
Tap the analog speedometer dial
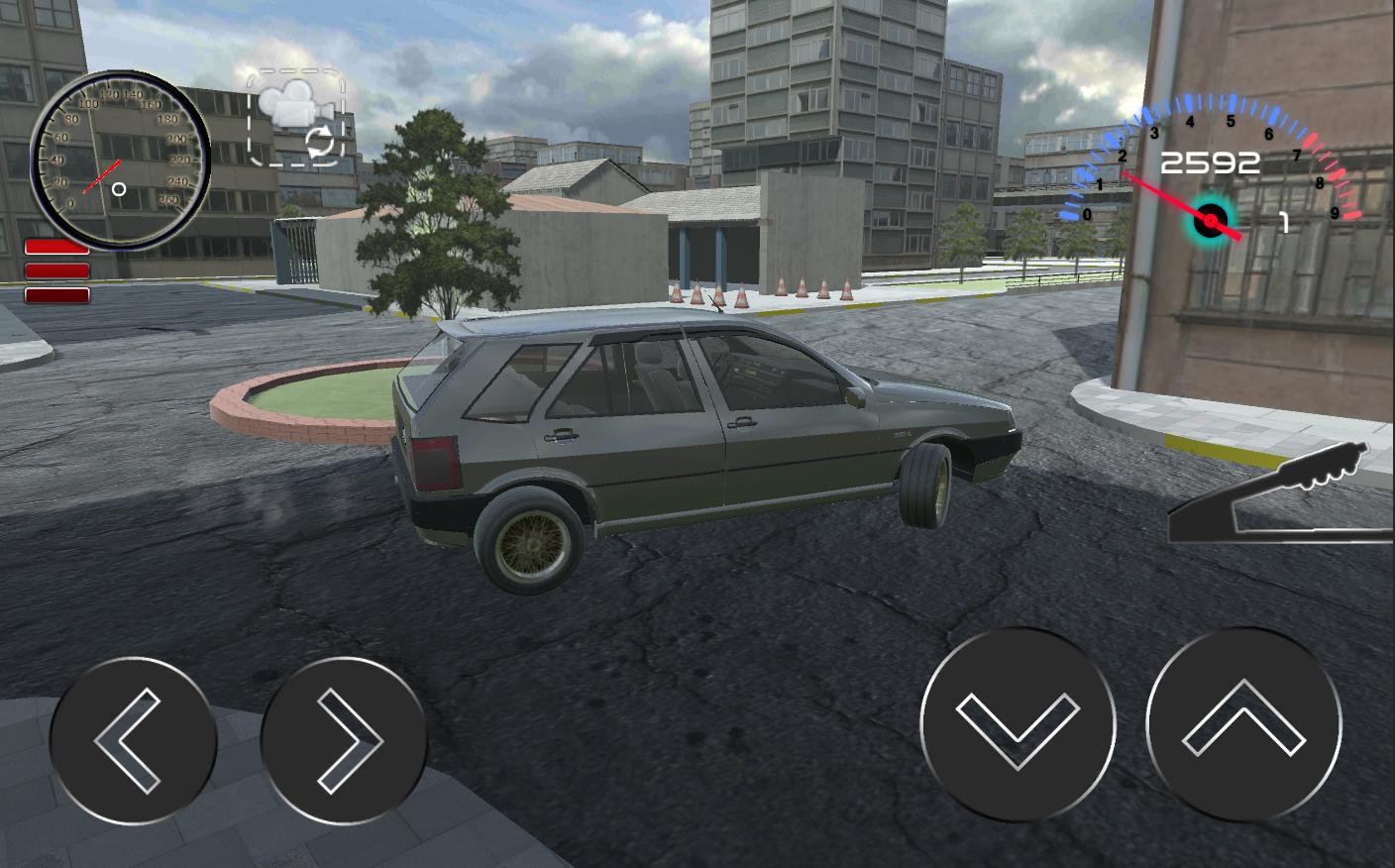pyautogui.click(x=121, y=159)
